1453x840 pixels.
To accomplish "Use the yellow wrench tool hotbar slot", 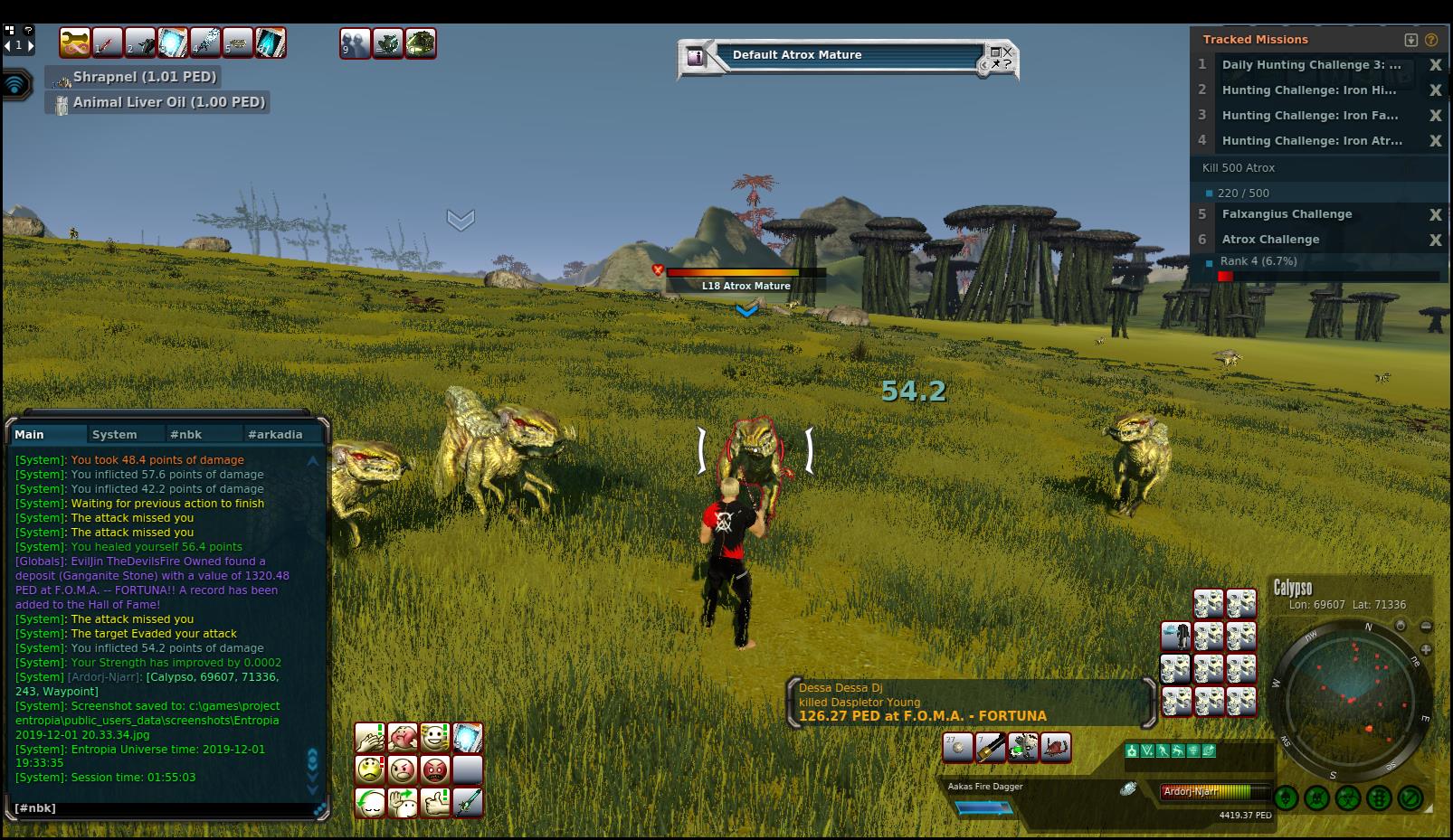I will pyautogui.click(x=74, y=42).
